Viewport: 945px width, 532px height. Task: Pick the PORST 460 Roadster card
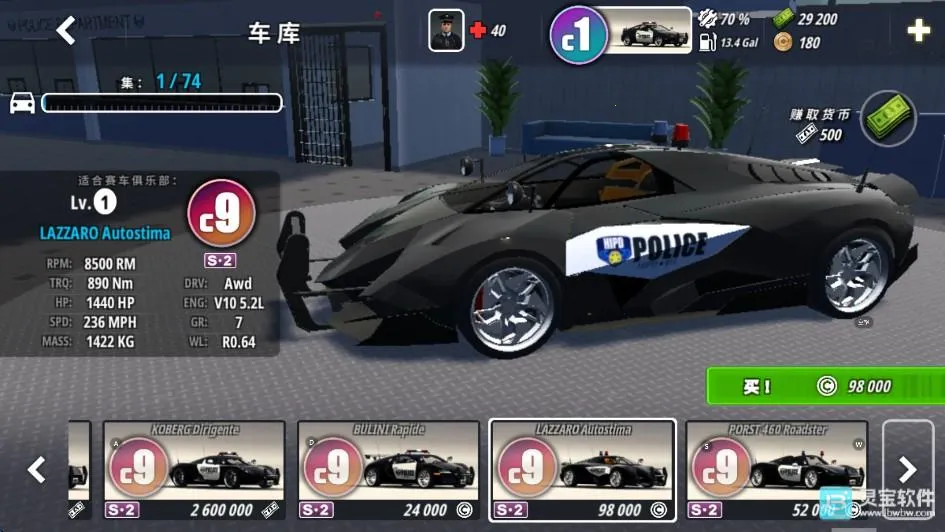776,468
